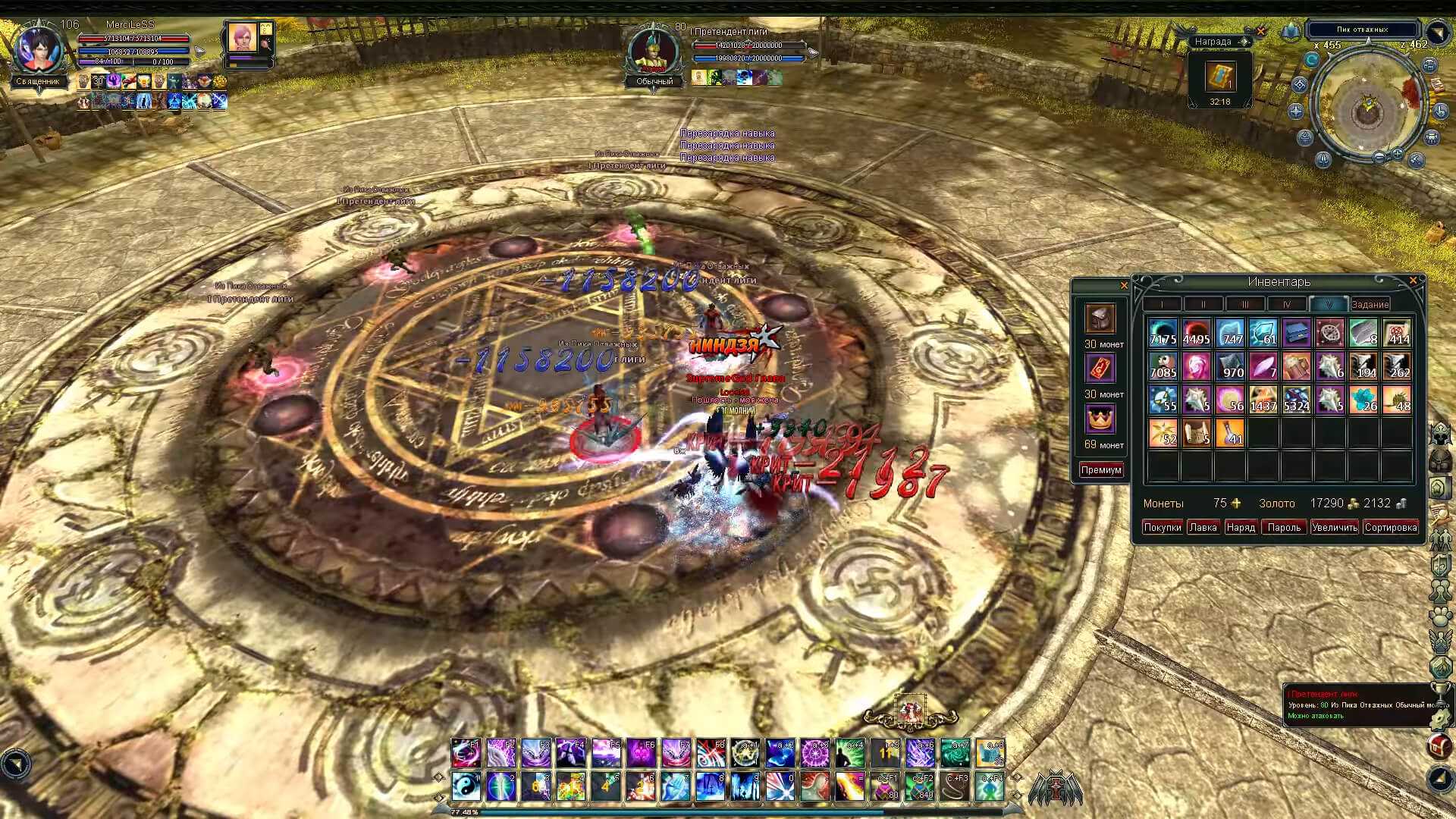
Task: Close the Инвентарь window
Action: 1413,281
